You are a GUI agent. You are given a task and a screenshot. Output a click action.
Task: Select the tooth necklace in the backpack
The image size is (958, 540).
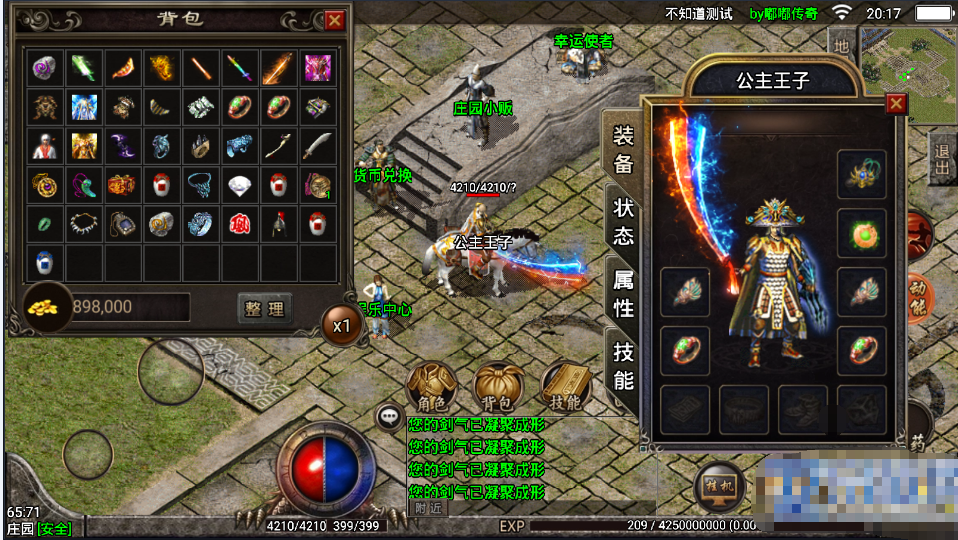tap(85, 224)
